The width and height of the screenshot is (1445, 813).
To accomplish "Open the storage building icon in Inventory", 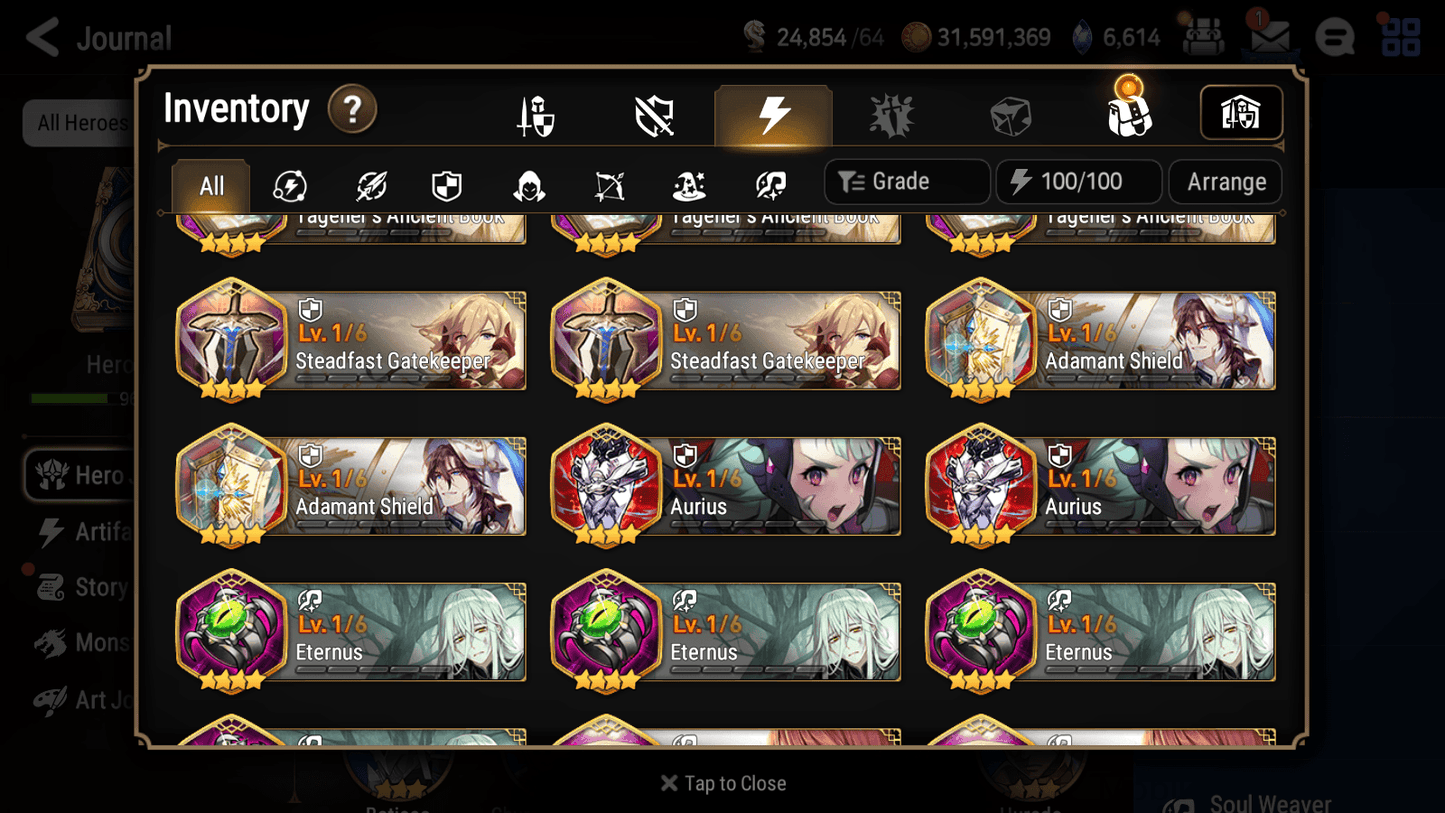I will coord(1241,113).
